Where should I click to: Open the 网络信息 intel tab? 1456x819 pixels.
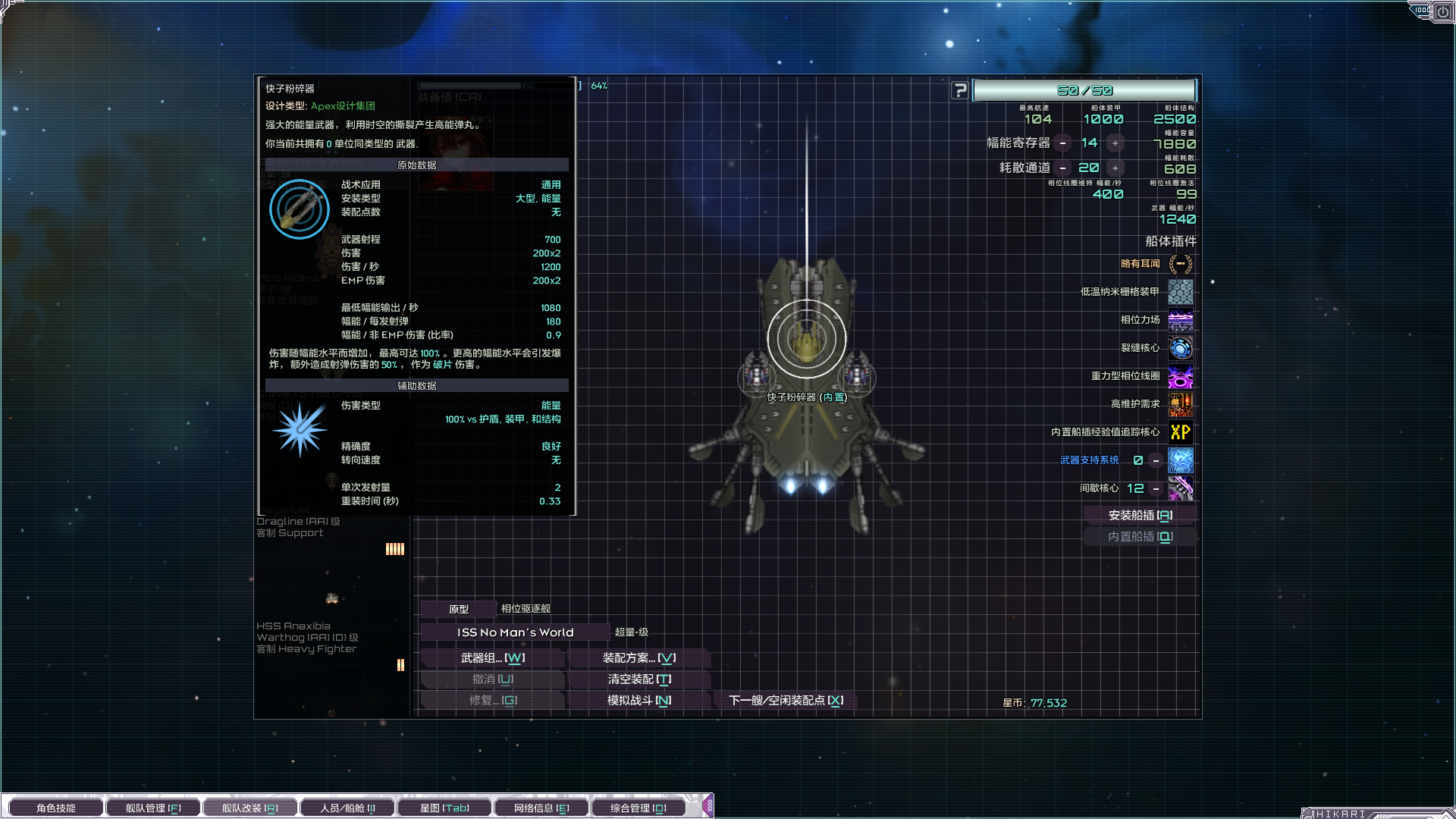click(x=541, y=808)
